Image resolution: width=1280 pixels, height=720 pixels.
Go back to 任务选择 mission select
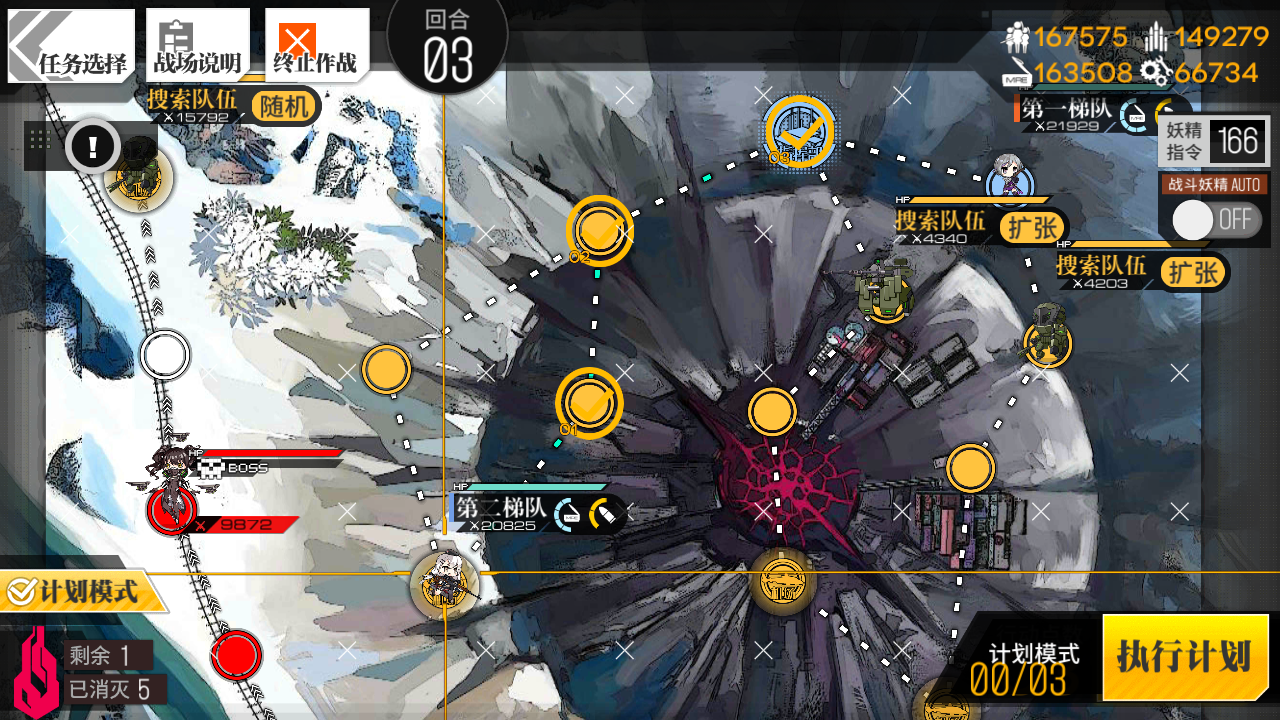pos(71,46)
